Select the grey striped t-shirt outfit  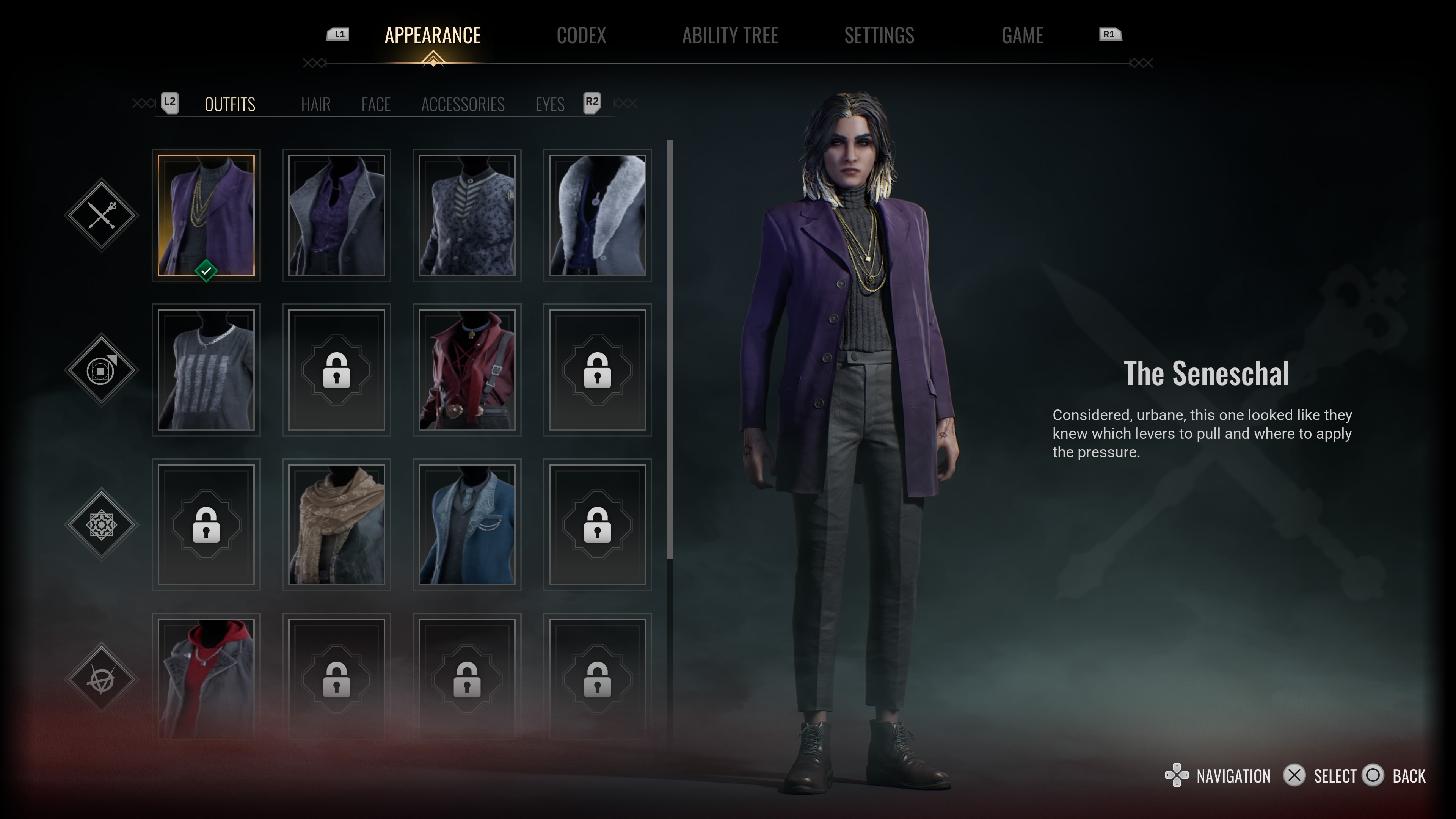point(206,370)
